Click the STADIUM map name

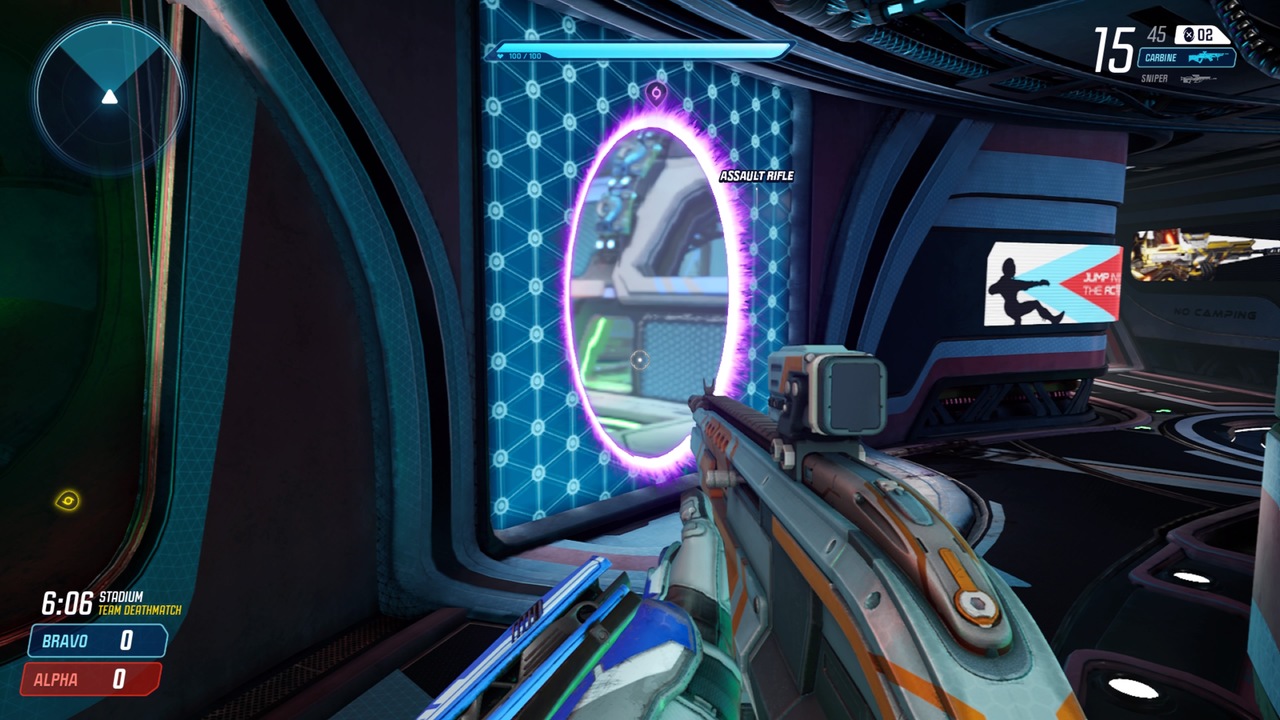(122, 595)
